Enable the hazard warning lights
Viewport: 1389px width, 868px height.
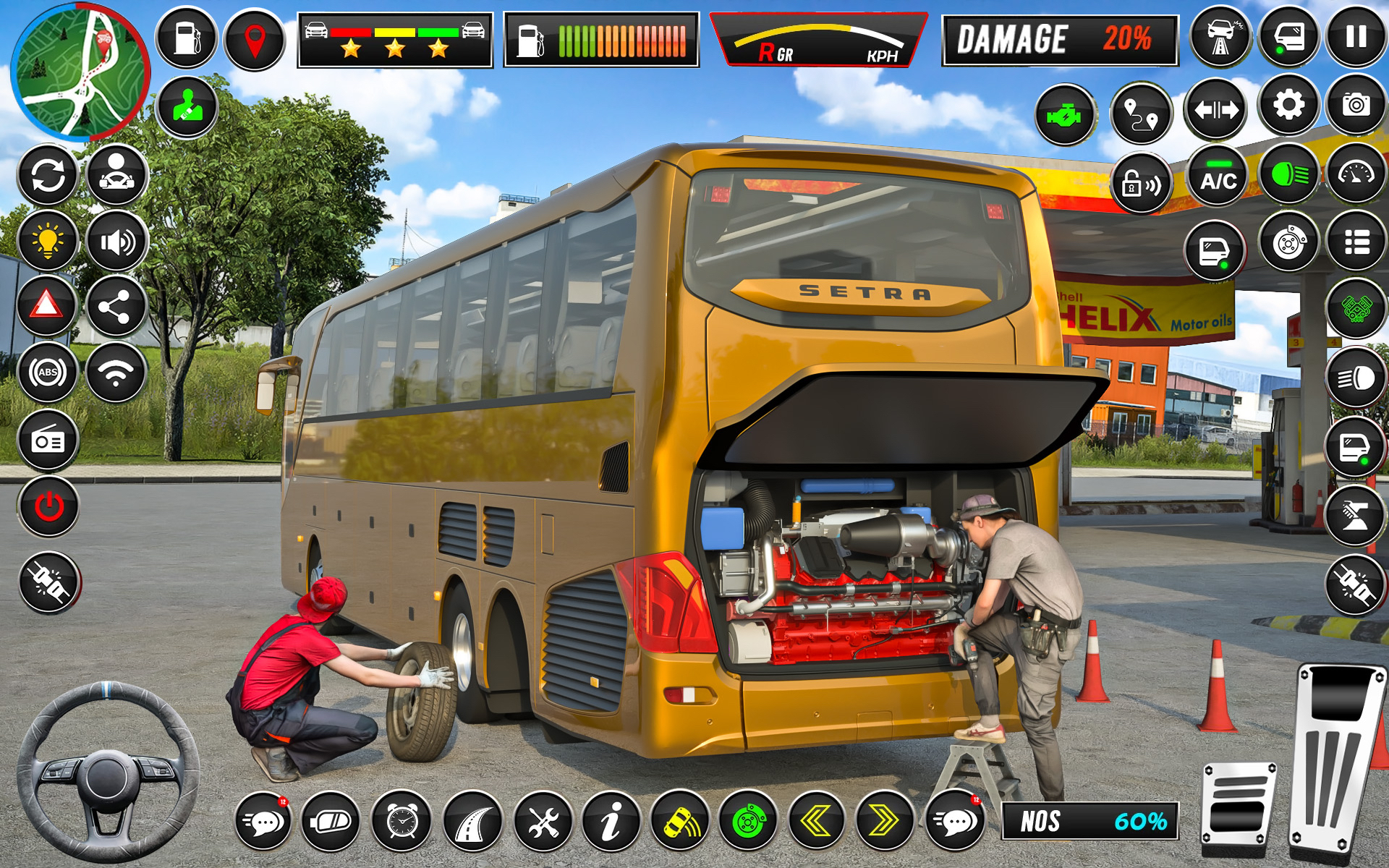[x=47, y=307]
